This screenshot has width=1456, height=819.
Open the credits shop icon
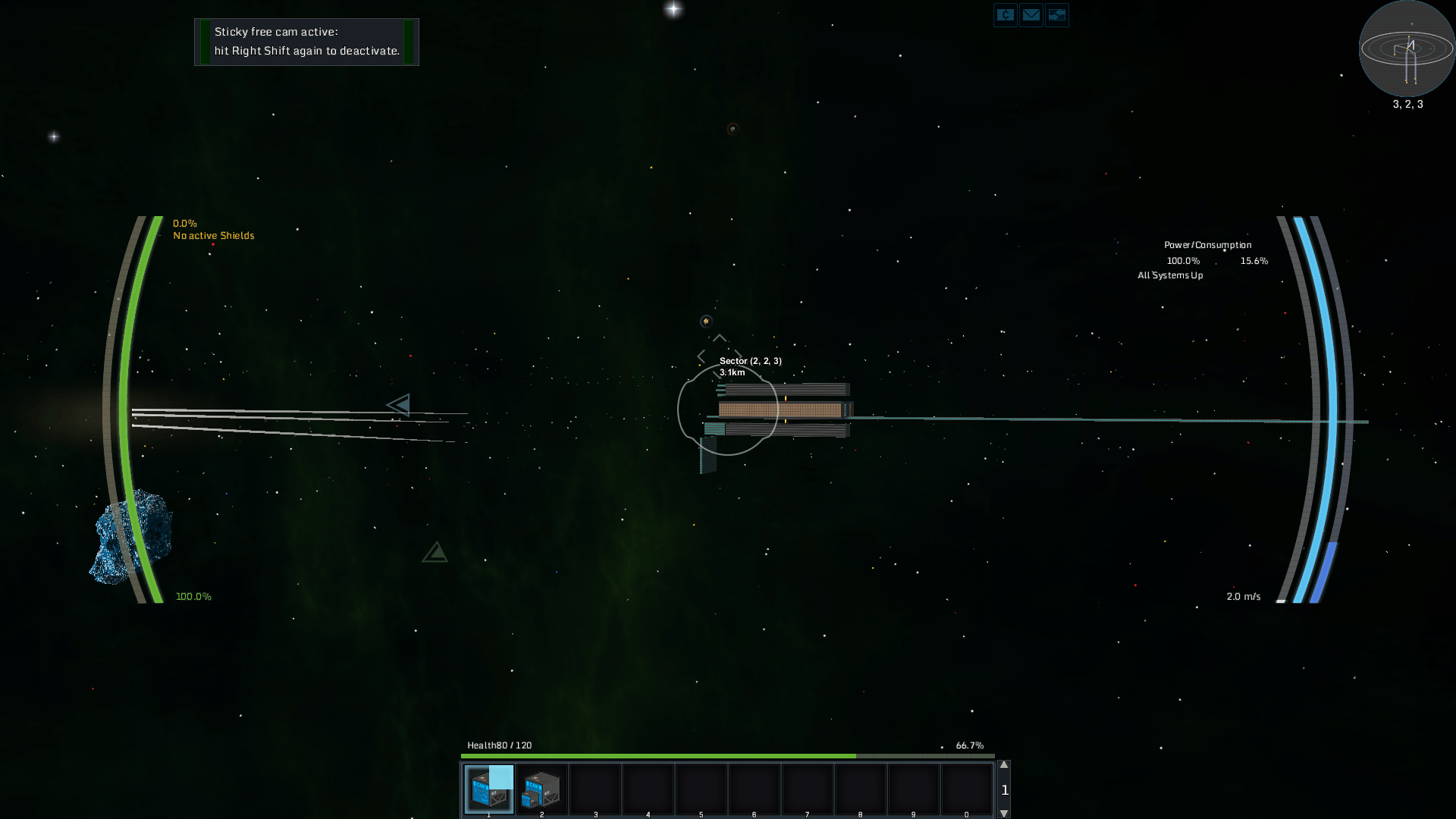pyautogui.click(x=1005, y=15)
